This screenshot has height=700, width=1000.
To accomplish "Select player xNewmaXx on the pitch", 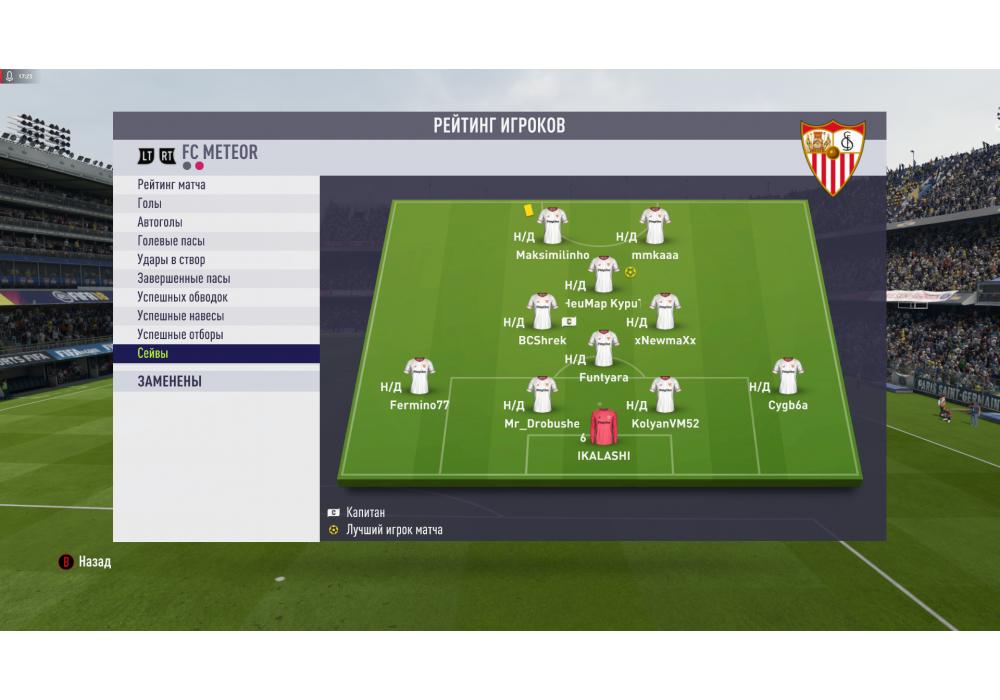I will [665, 311].
